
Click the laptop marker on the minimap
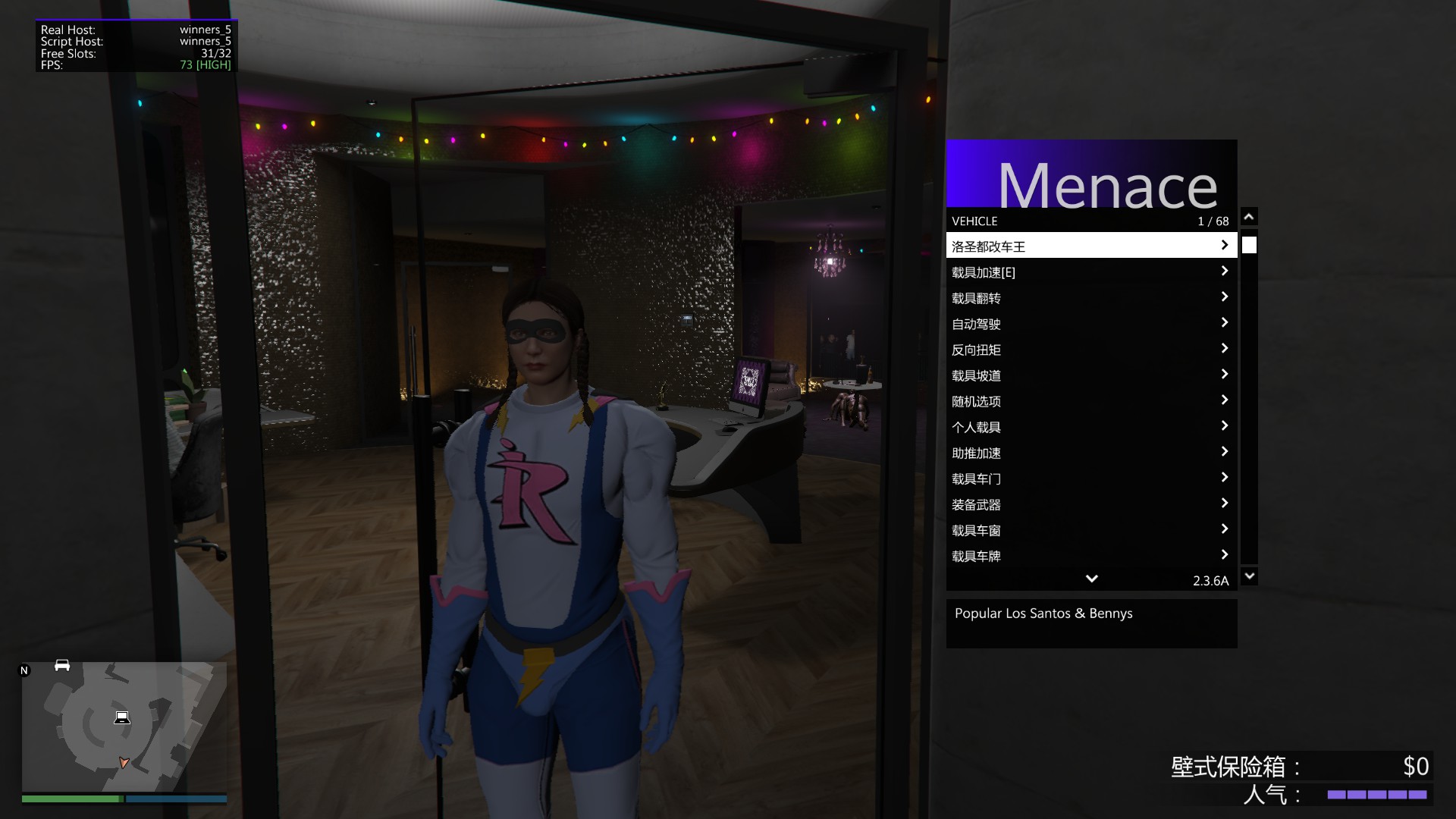tap(122, 717)
